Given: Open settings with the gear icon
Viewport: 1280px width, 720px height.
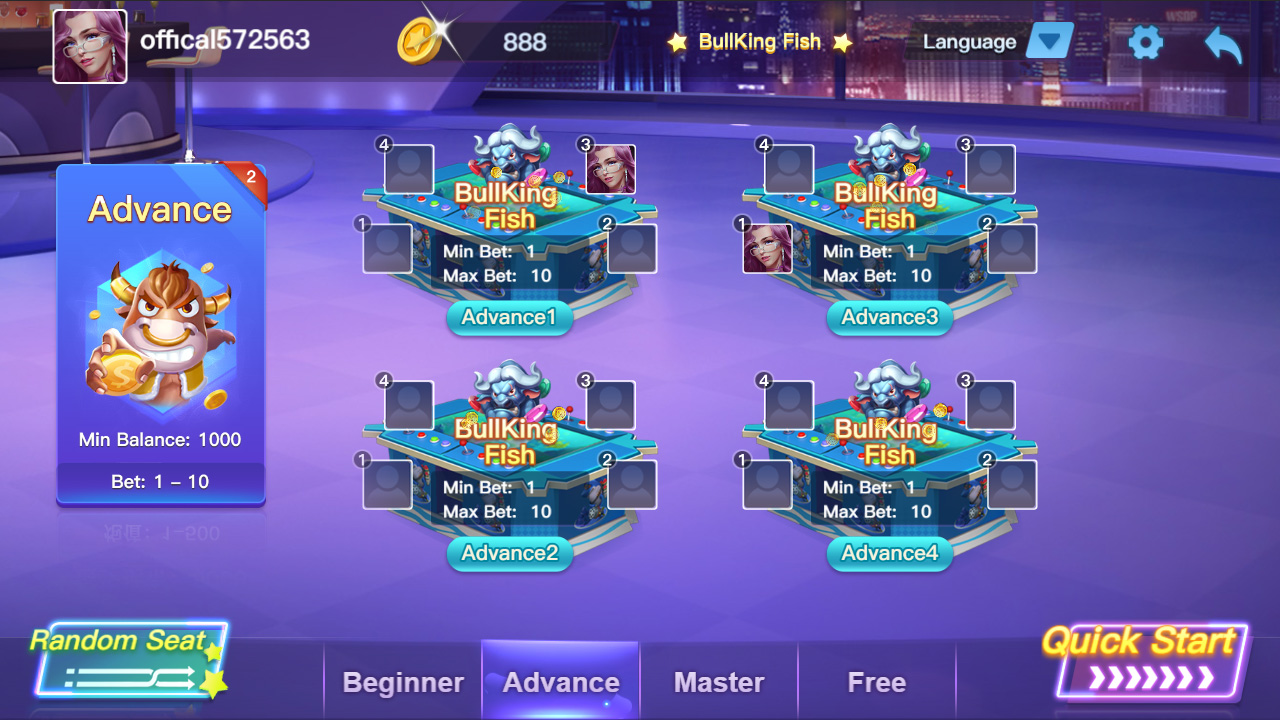Looking at the screenshot, I should click(x=1145, y=42).
